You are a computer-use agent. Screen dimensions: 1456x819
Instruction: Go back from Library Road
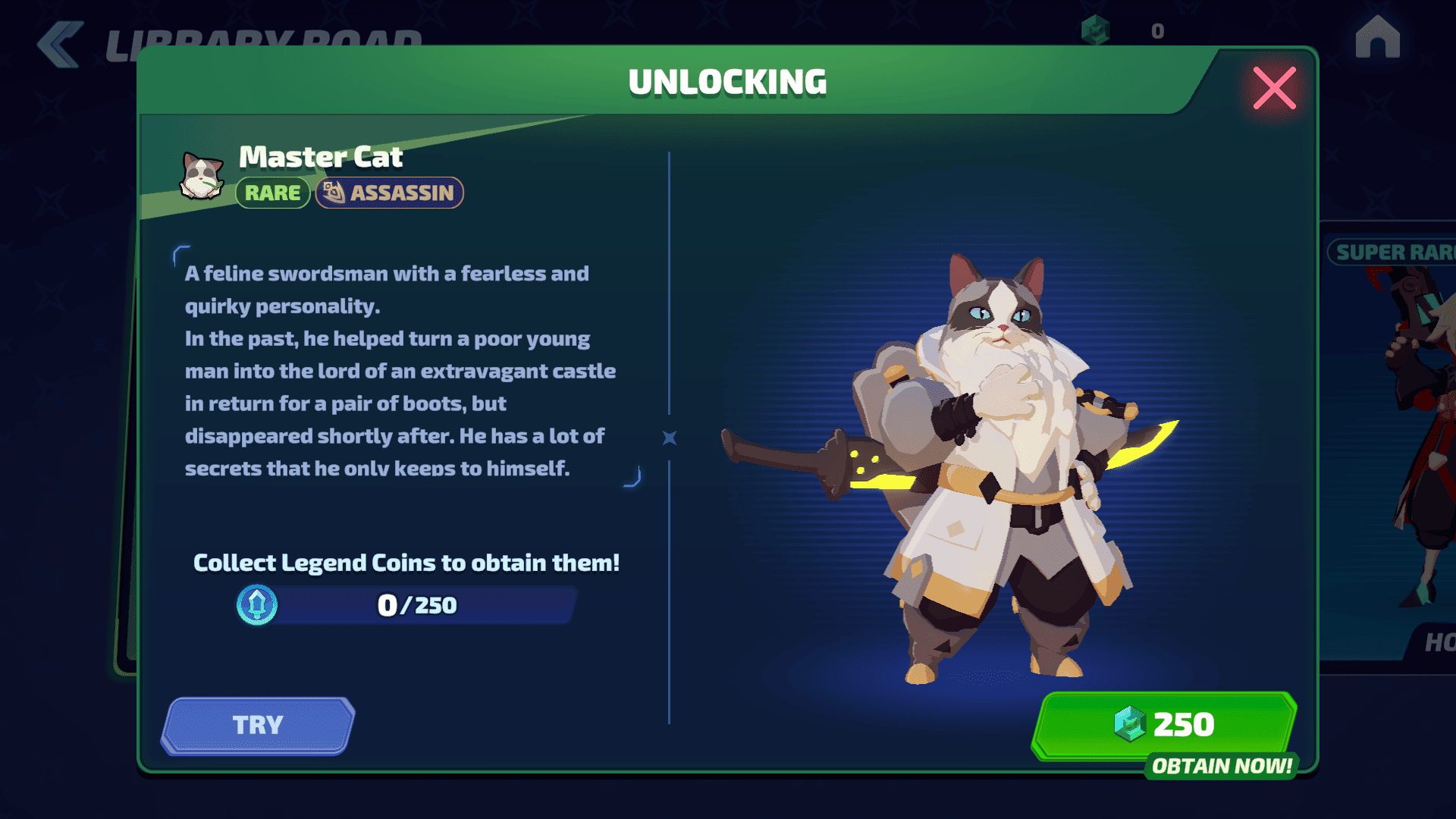click(x=61, y=44)
